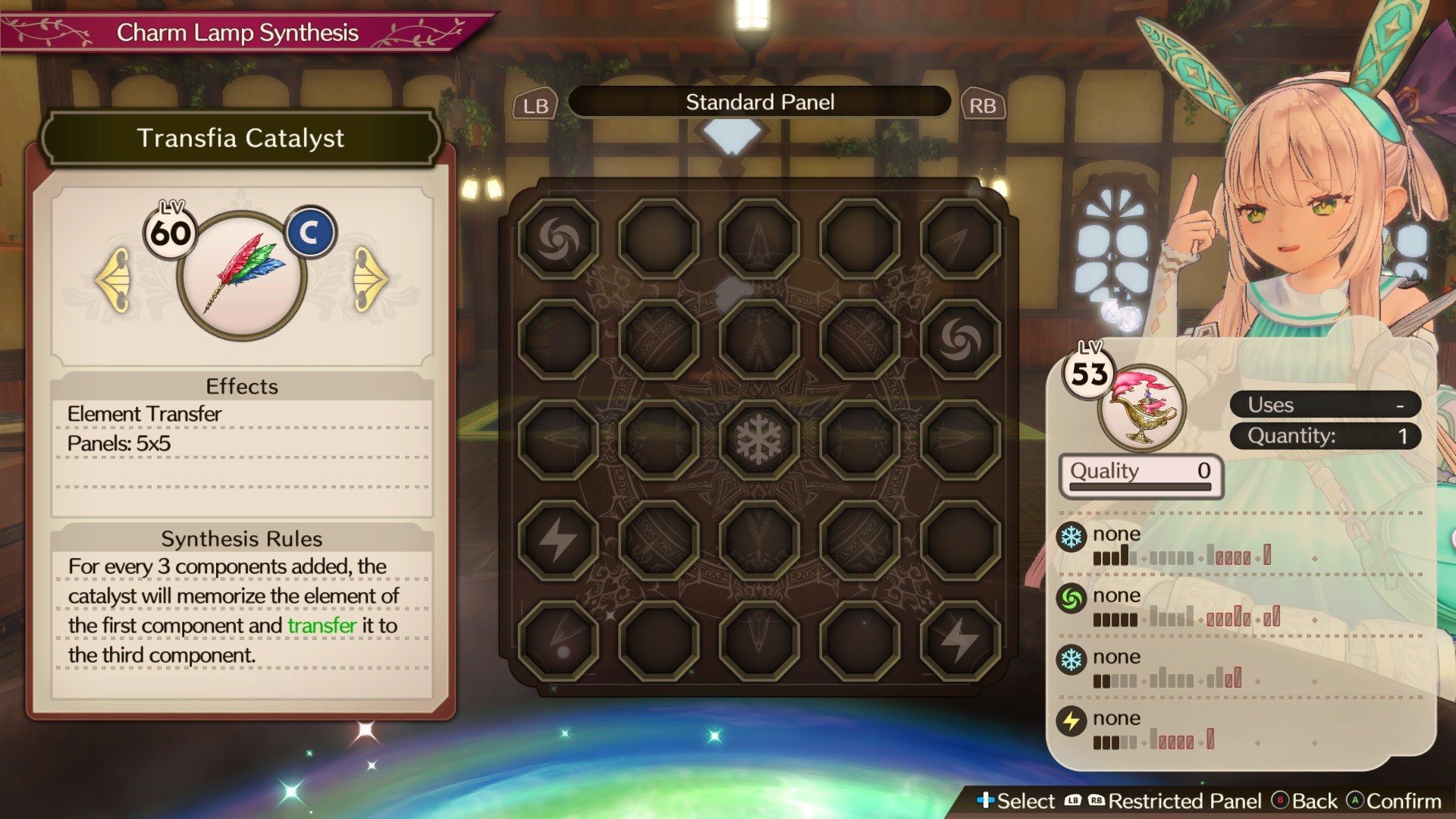This screenshot has width=1456, height=819.
Task: Select the Standard Panel header tab
Action: [x=759, y=102]
